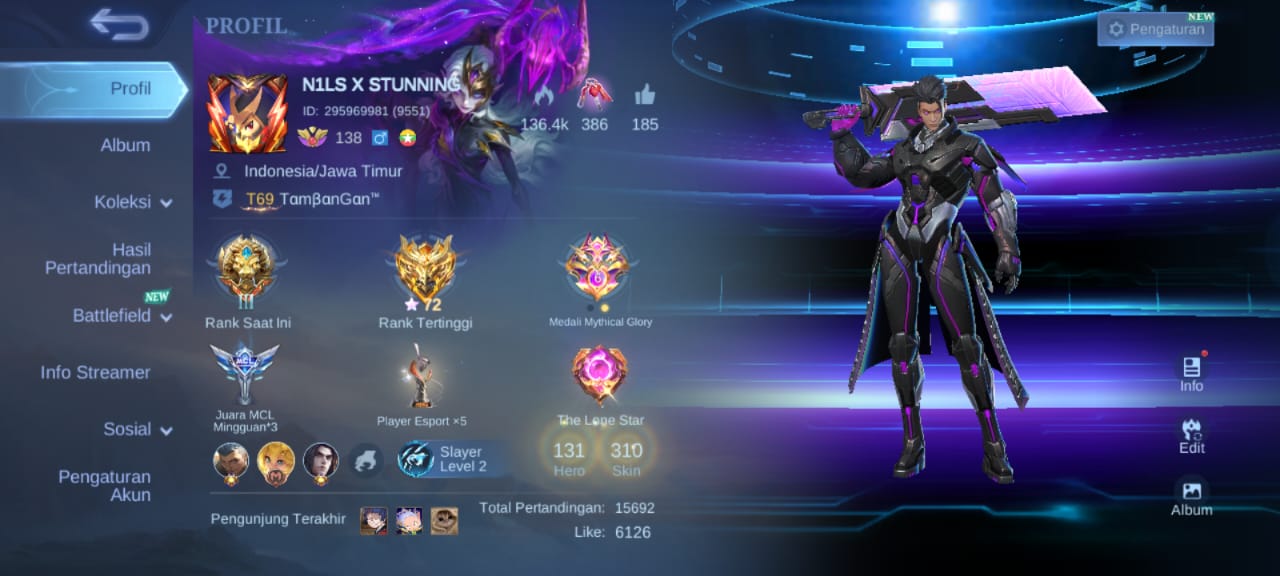
Task: Open Info icon beside the hero
Action: (1191, 374)
